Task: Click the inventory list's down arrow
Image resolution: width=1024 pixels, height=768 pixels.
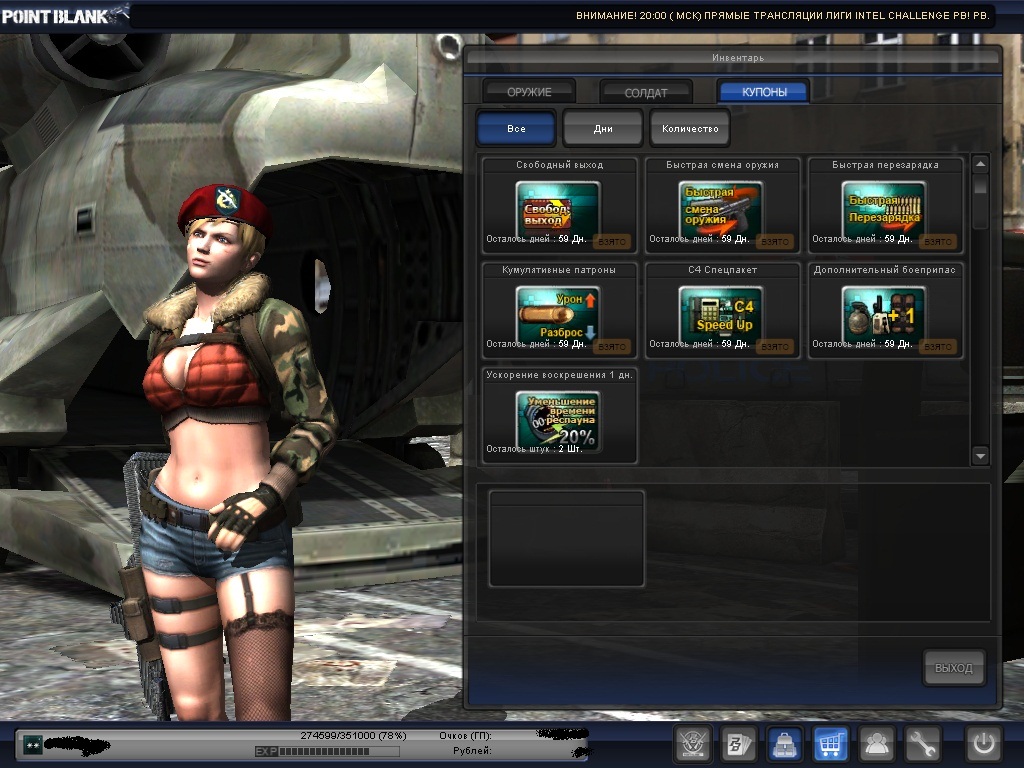Action: pyautogui.click(x=980, y=456)
